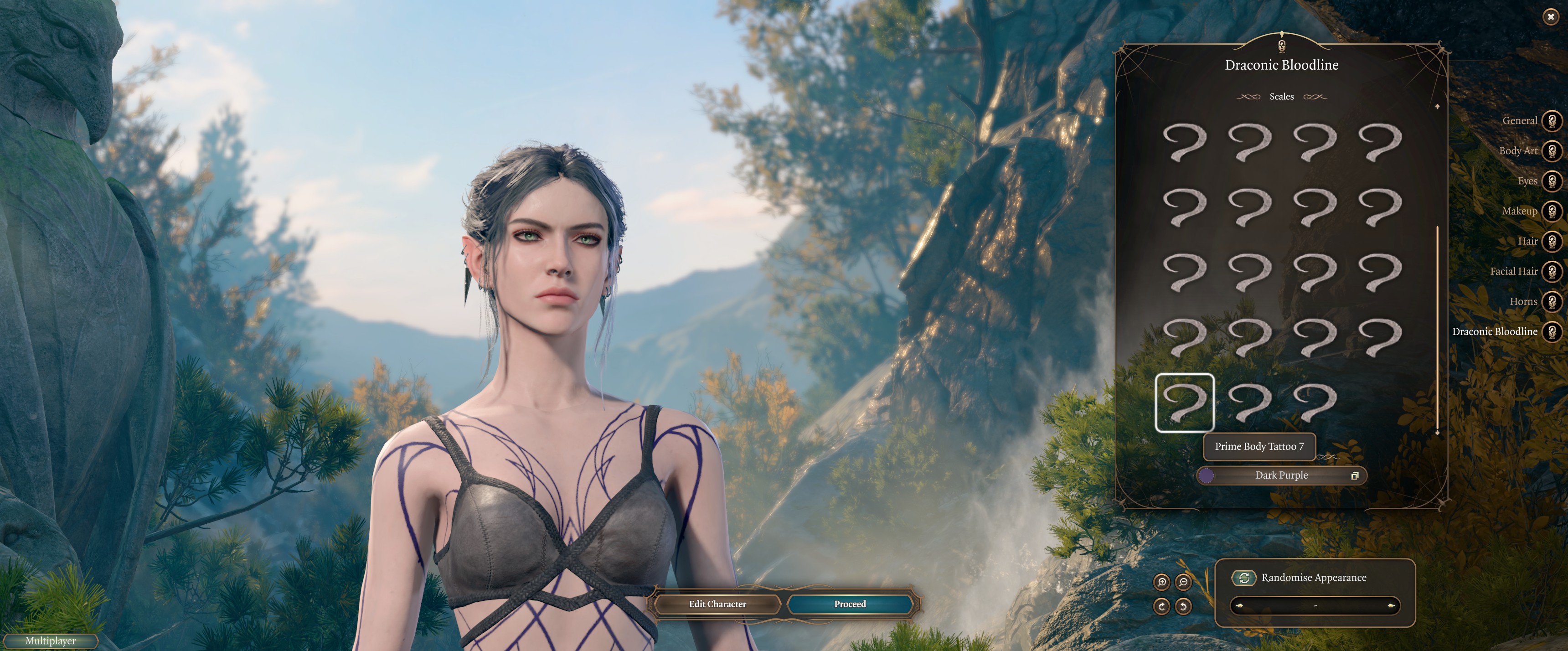Go to the Makeup category
This screenshot has height=651, width=1568.
(x=1552, y=211)
